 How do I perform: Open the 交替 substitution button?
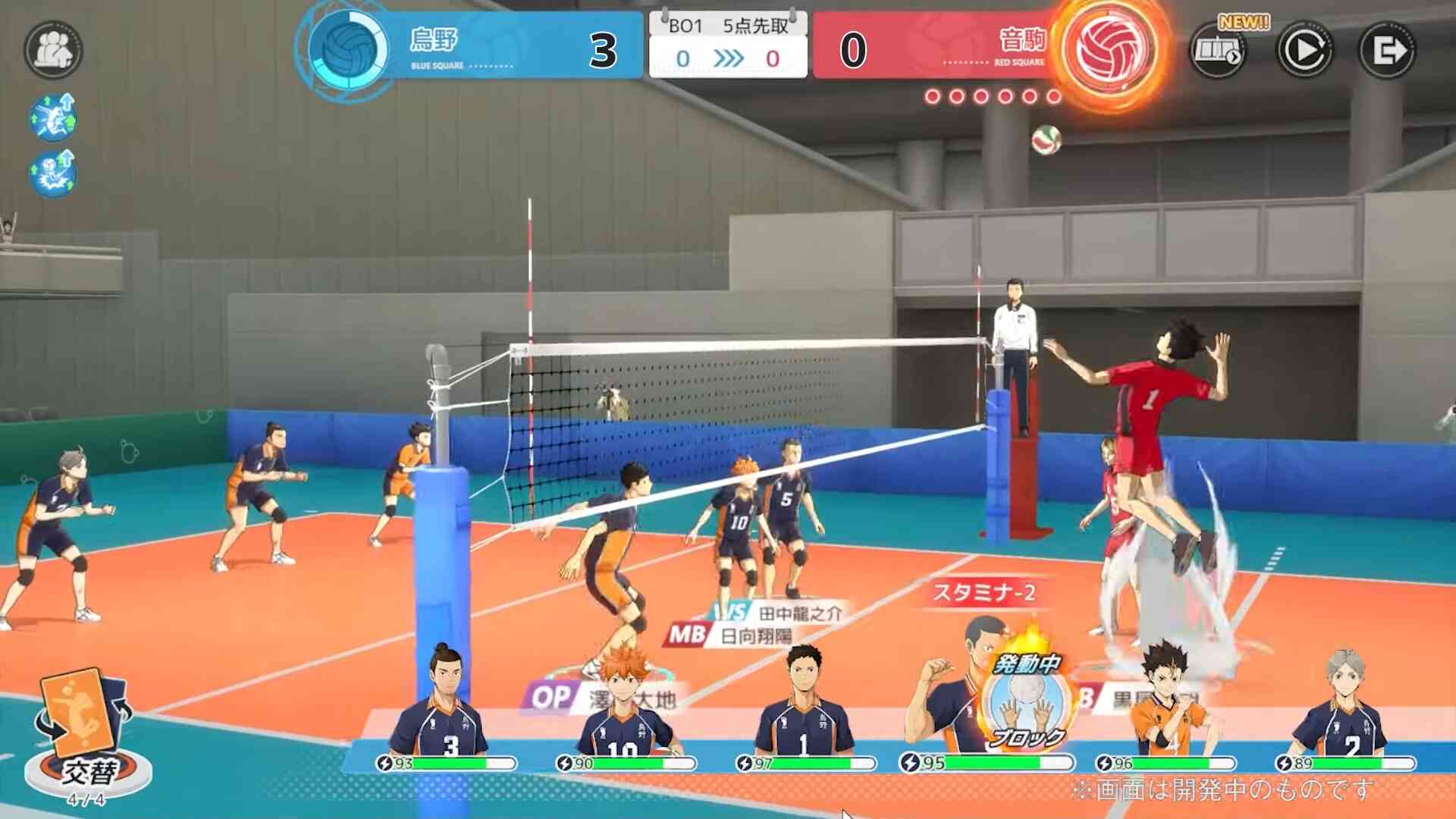(x=85, y=736)
